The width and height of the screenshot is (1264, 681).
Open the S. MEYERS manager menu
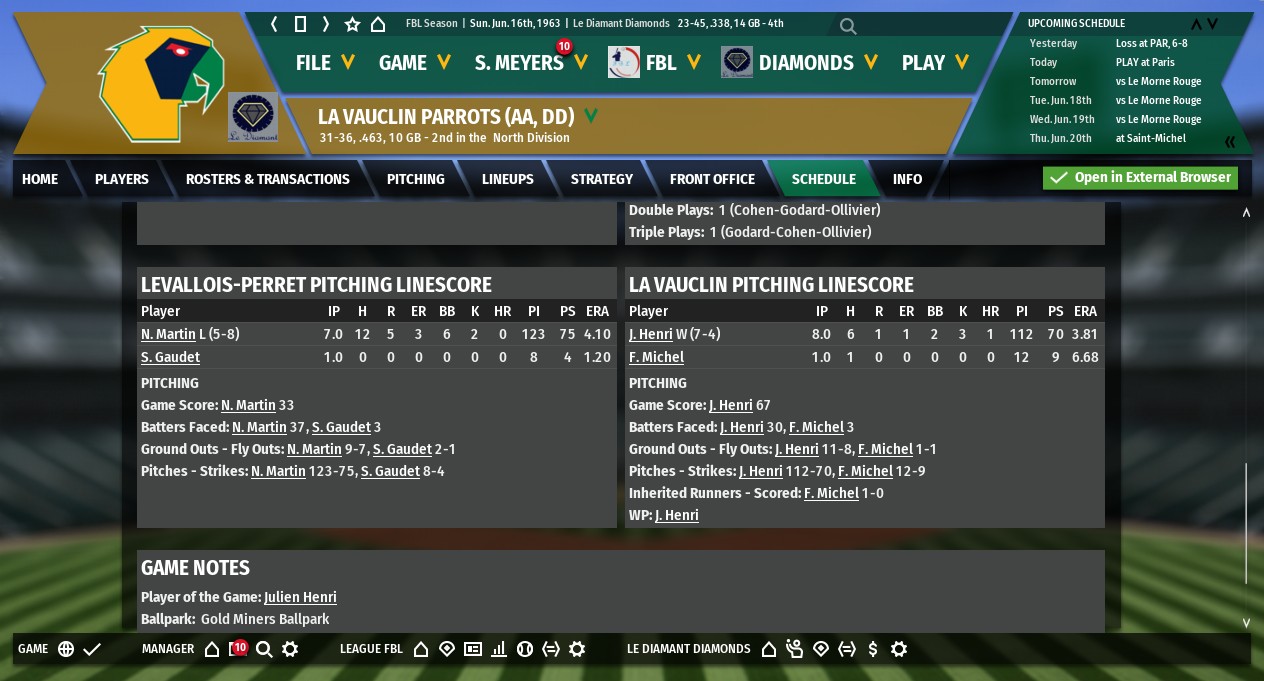point(530,63)
